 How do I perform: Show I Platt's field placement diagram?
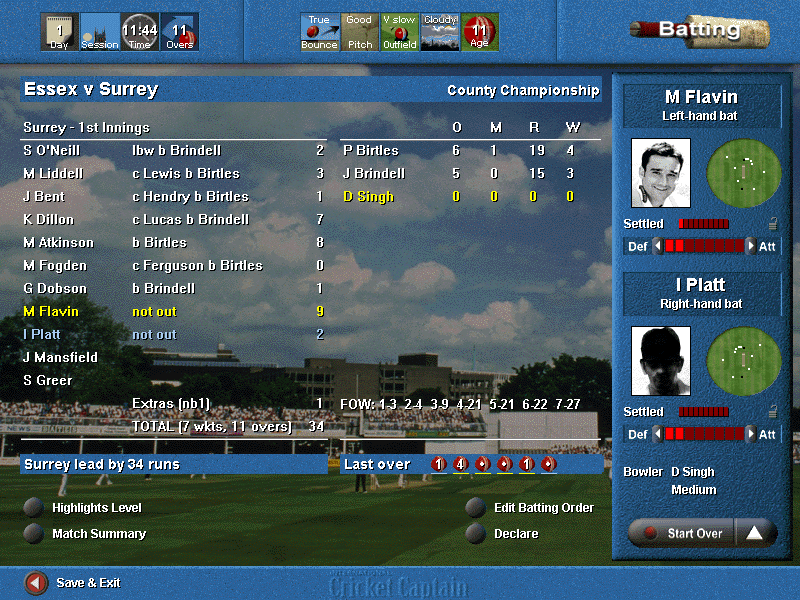[x=743, y=361]
